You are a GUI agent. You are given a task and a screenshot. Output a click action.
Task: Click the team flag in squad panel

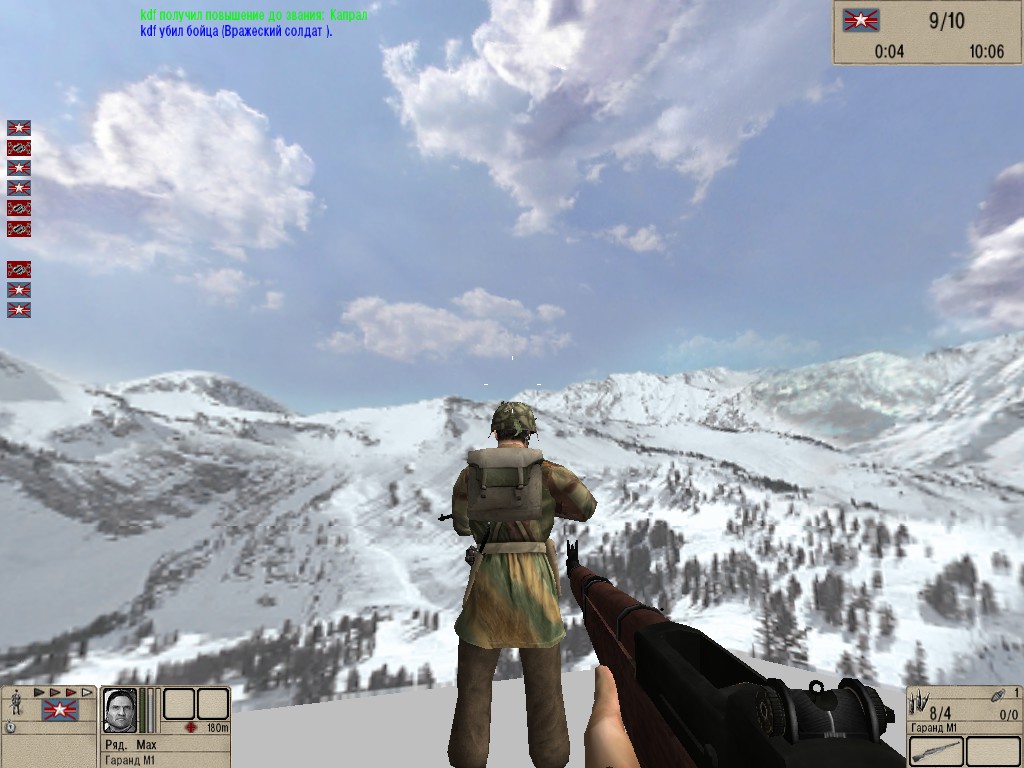coord(60,711)
